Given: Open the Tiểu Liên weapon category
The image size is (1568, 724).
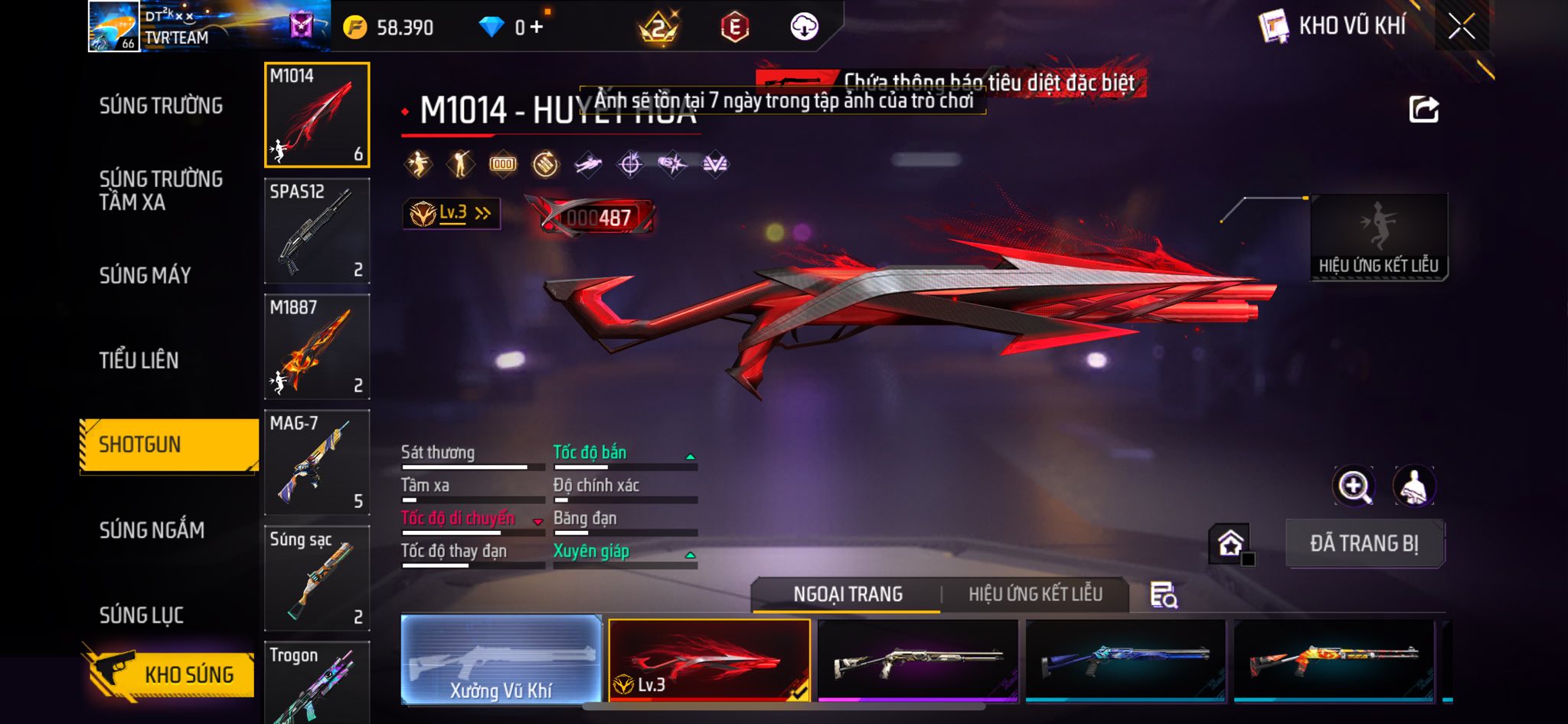Looking at the screenshot, I should [x=139, y=360].
